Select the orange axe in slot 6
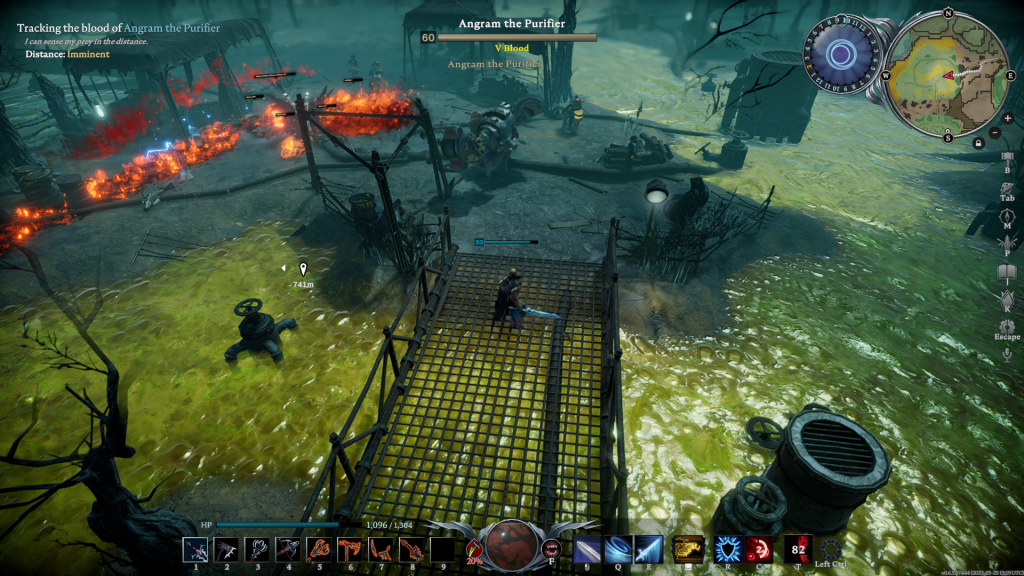Image resolution: width=1024 pixels, height=576 pixels. tap(350, 550)
